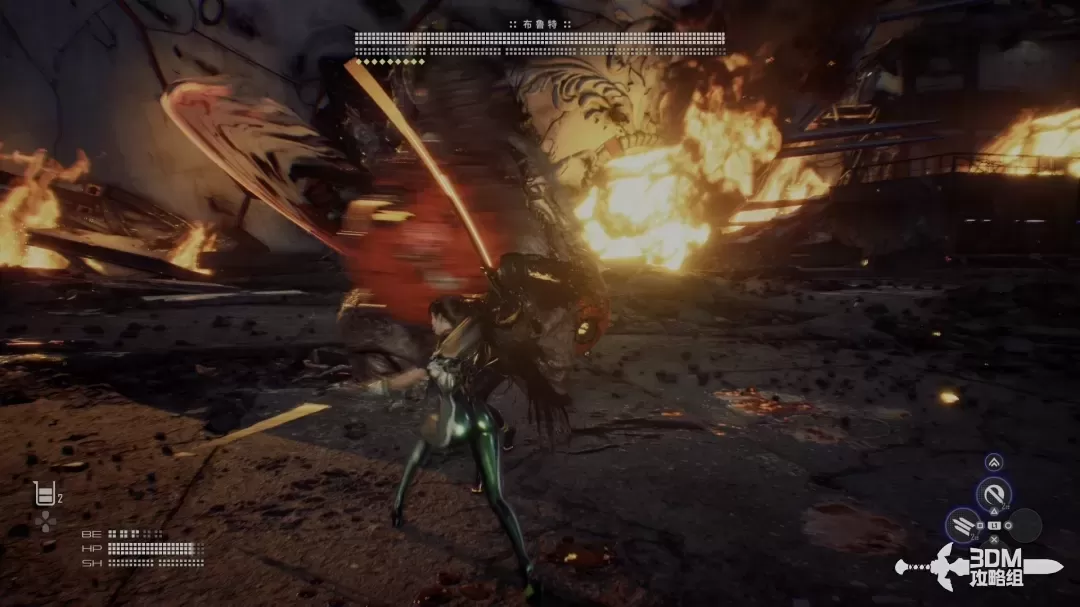Select the double-chevron upward icon
Image resolution: width=1080 pixels, height=607 pixels.
[x=993, y=462]
